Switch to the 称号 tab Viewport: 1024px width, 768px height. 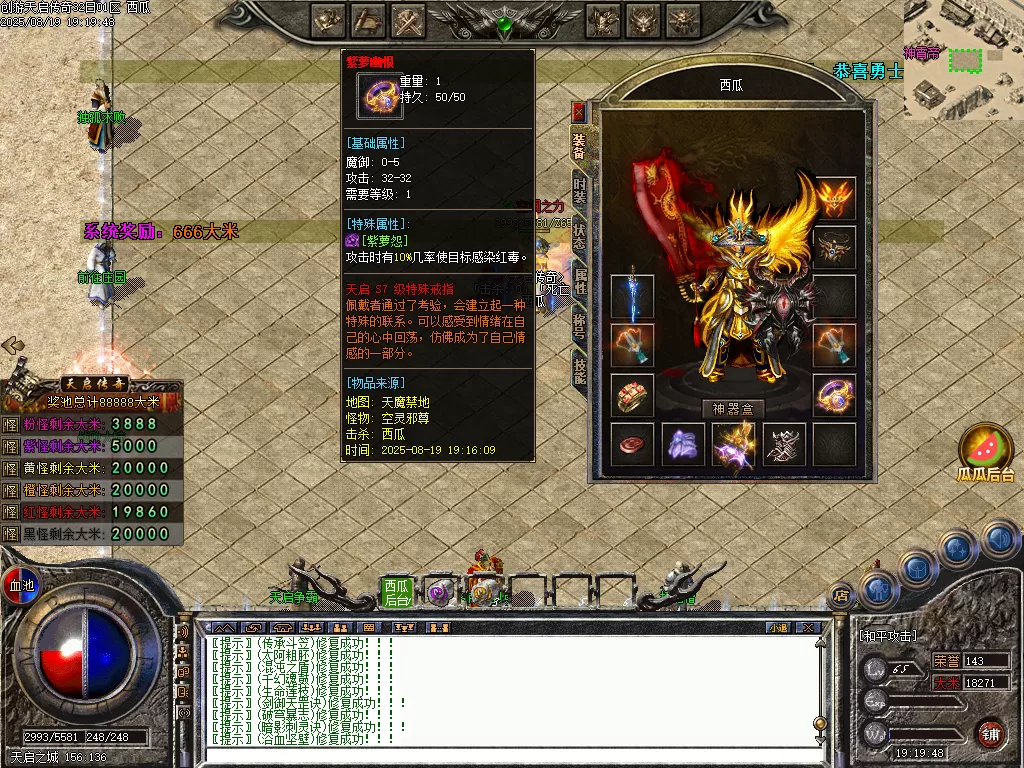580,327
